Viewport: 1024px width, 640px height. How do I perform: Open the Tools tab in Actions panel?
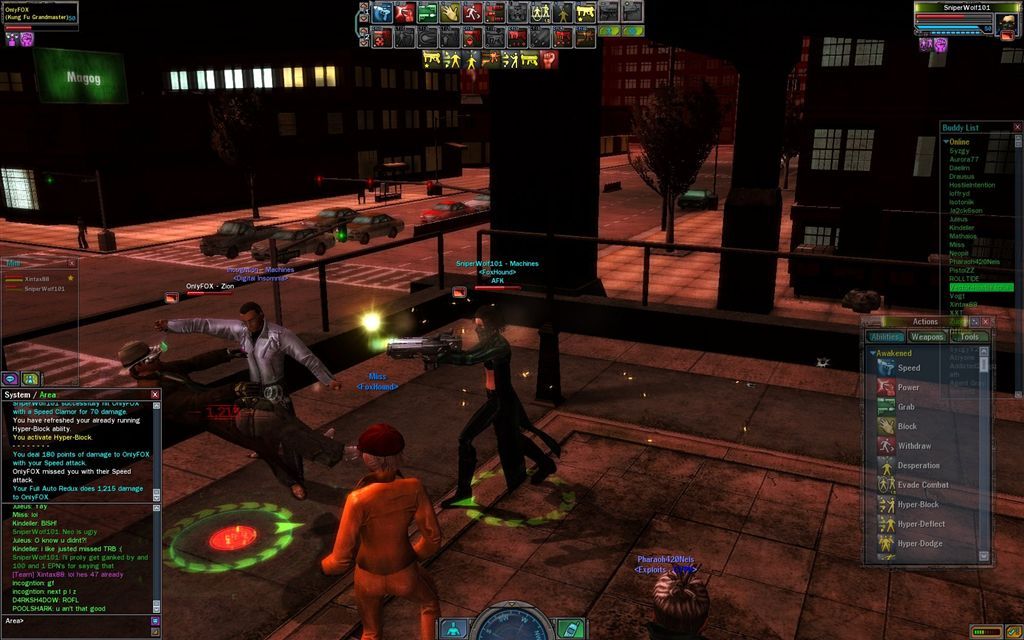pyautogui.click(x=969, y=337)
